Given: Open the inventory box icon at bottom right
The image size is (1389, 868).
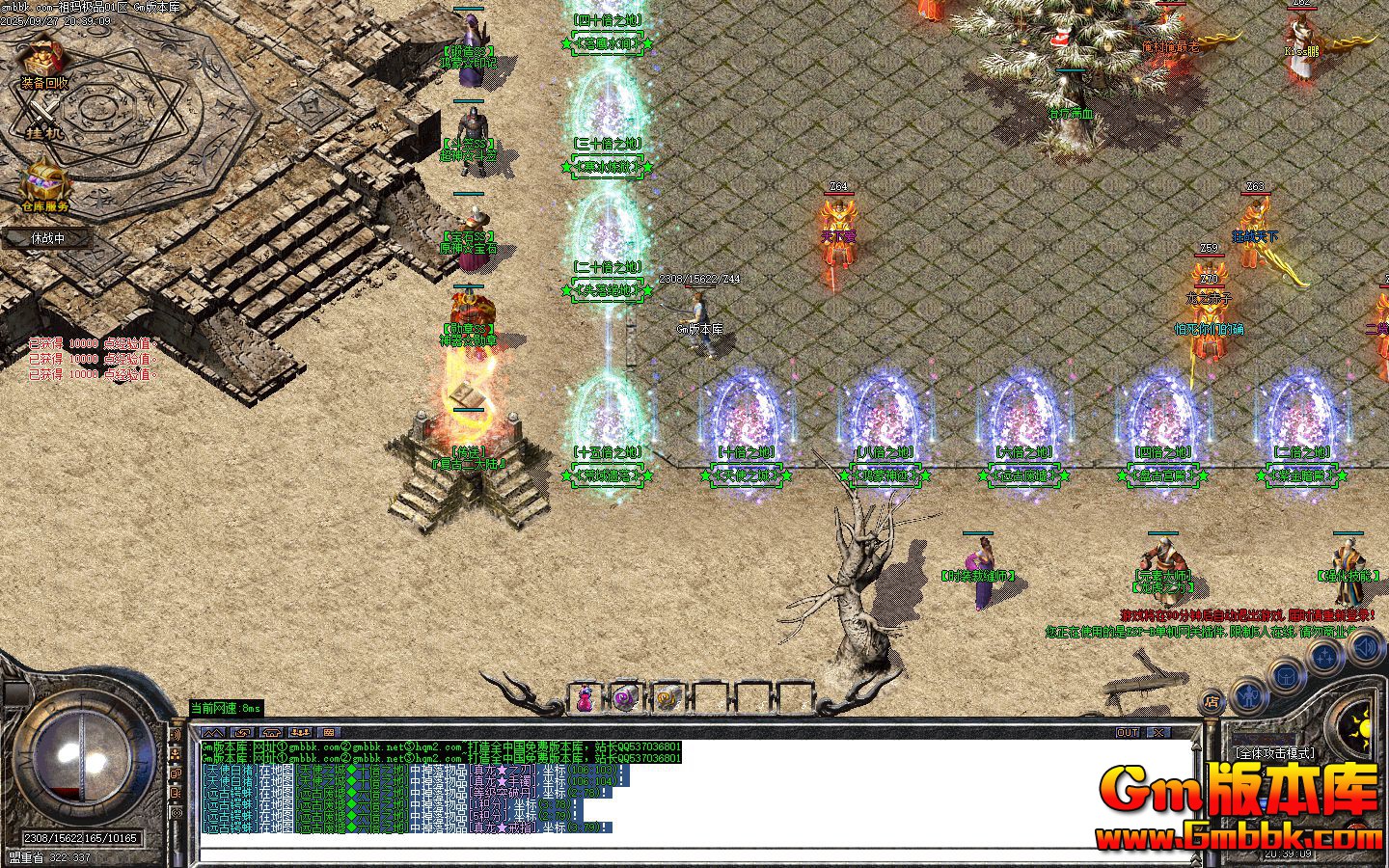Looking at the screenshot, I should (1286, 676).
